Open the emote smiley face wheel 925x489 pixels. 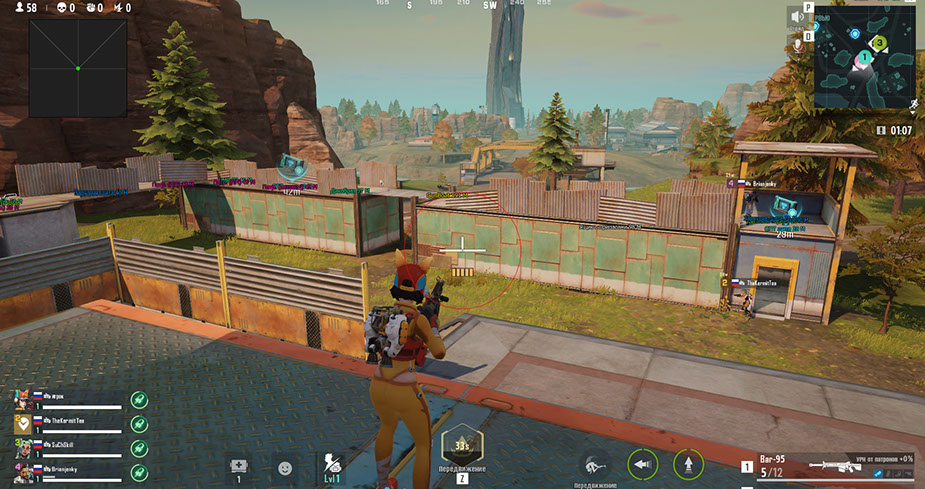[x=286, y=467]
